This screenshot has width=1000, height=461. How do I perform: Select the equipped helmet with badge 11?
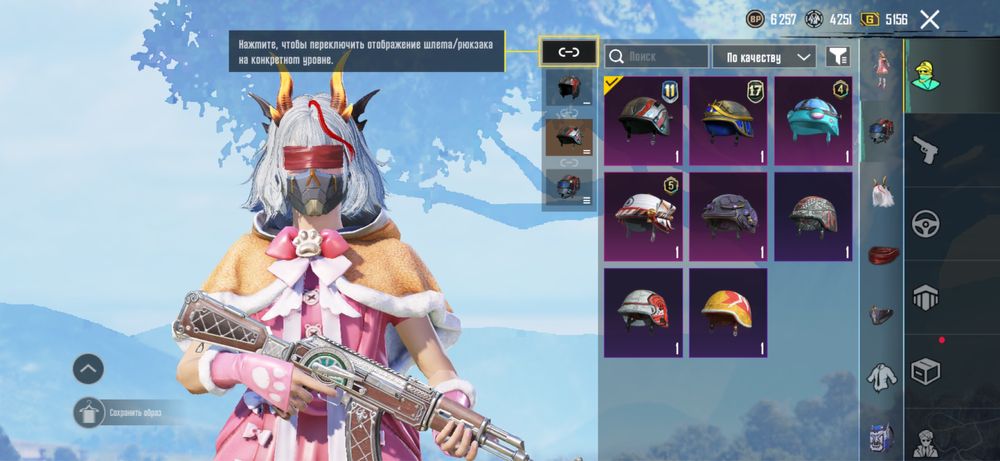643,121
